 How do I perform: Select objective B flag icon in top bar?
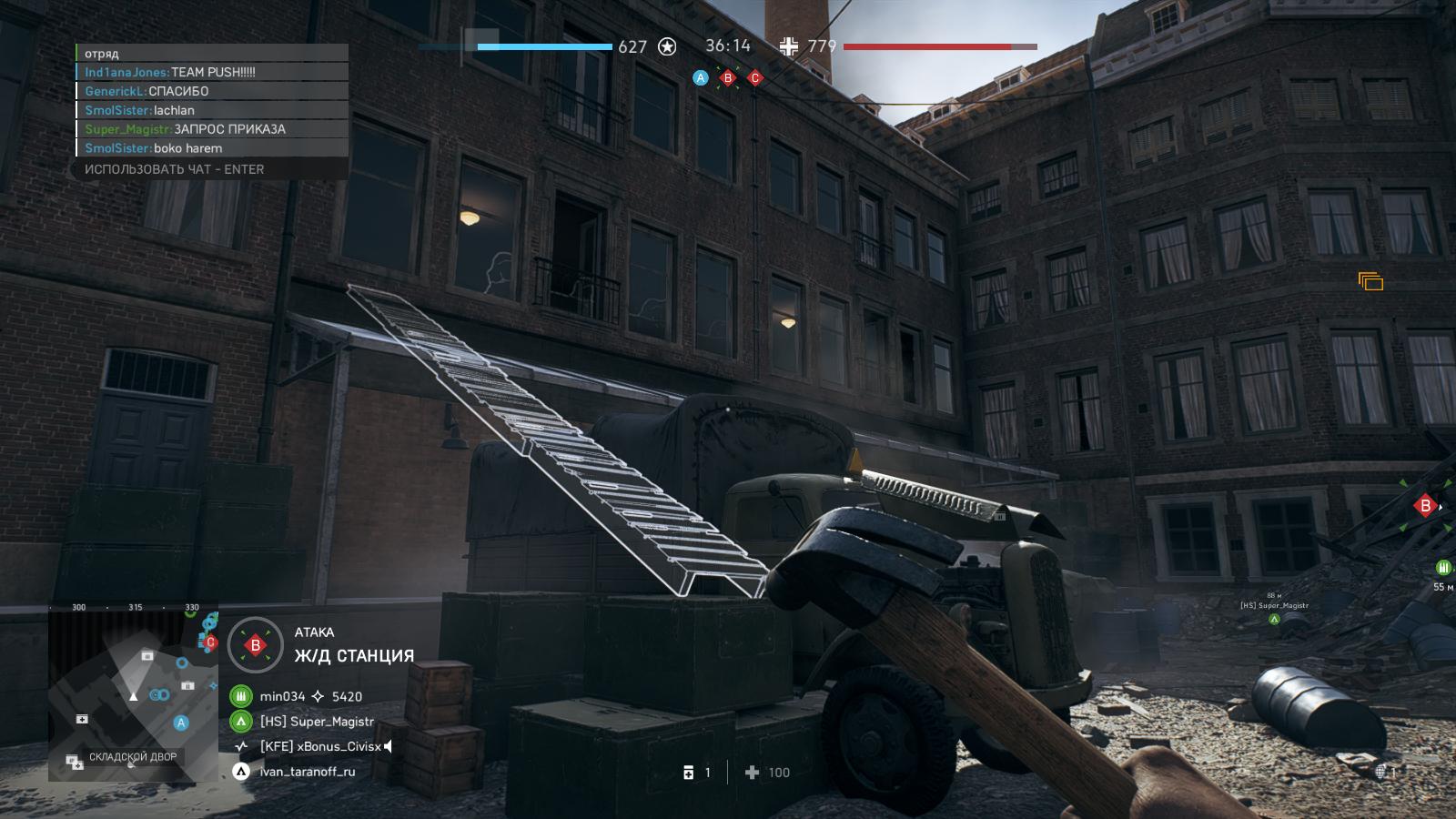(x=727, y=78)
